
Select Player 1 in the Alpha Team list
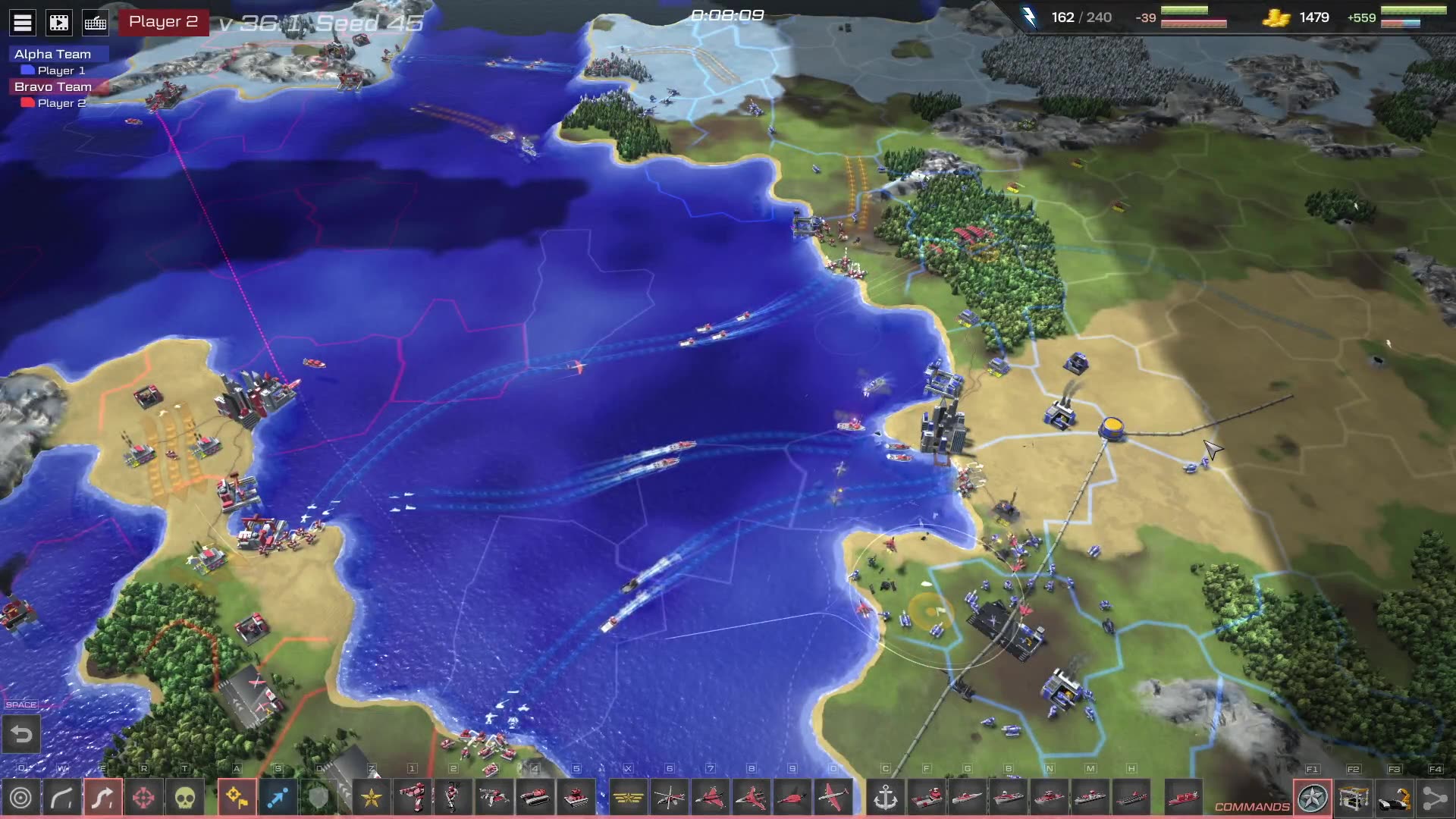pyautogui.click(x=61, y=71)
